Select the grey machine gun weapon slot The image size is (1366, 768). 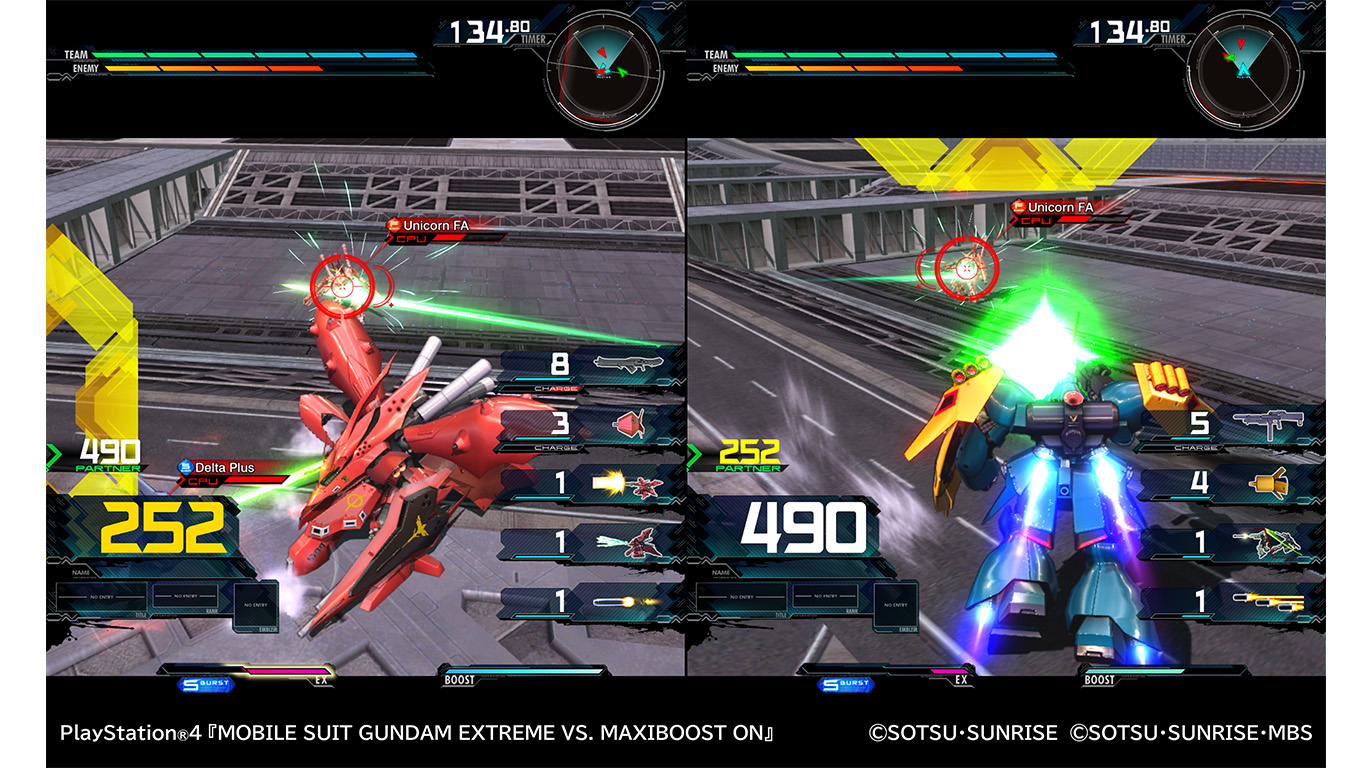1264,422
